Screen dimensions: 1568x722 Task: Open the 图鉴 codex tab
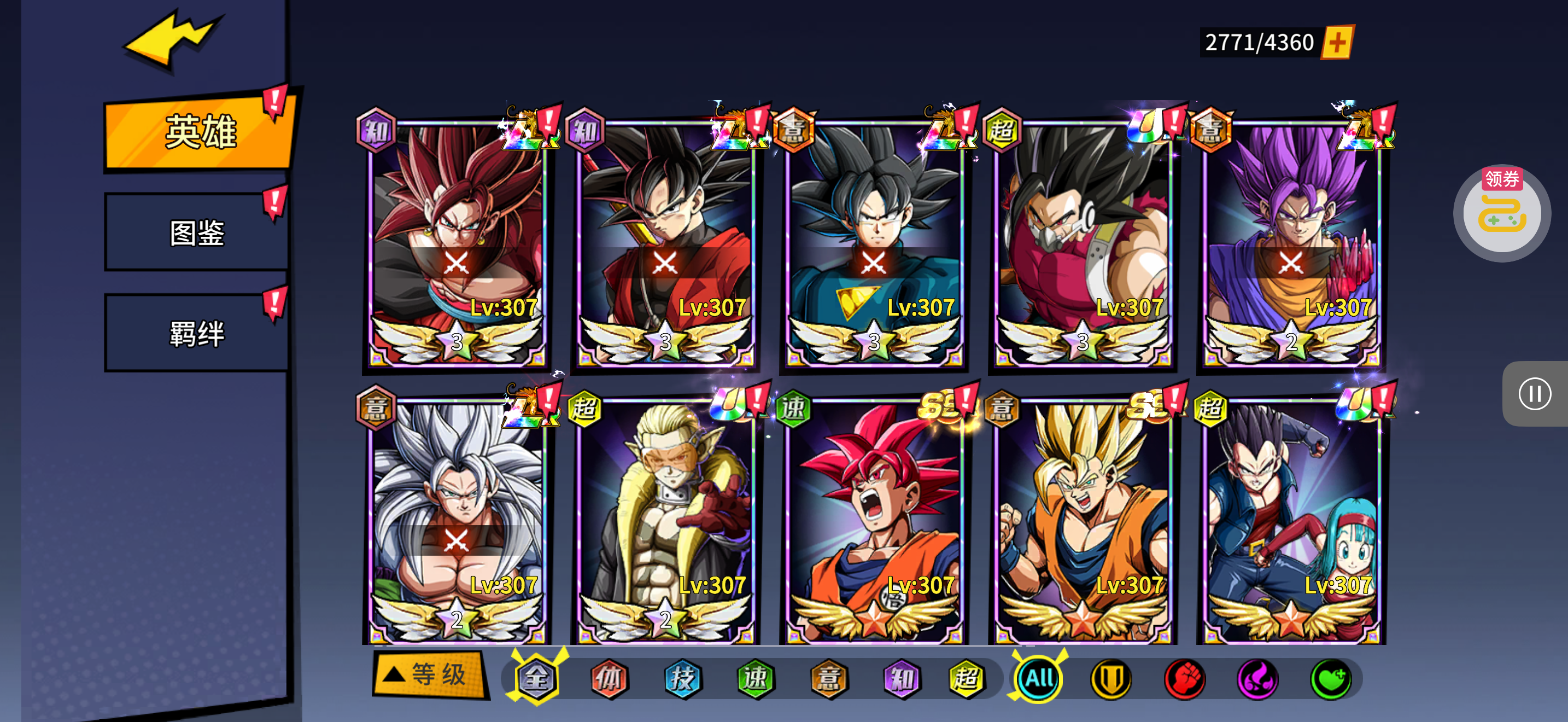[x=197, y=232]
